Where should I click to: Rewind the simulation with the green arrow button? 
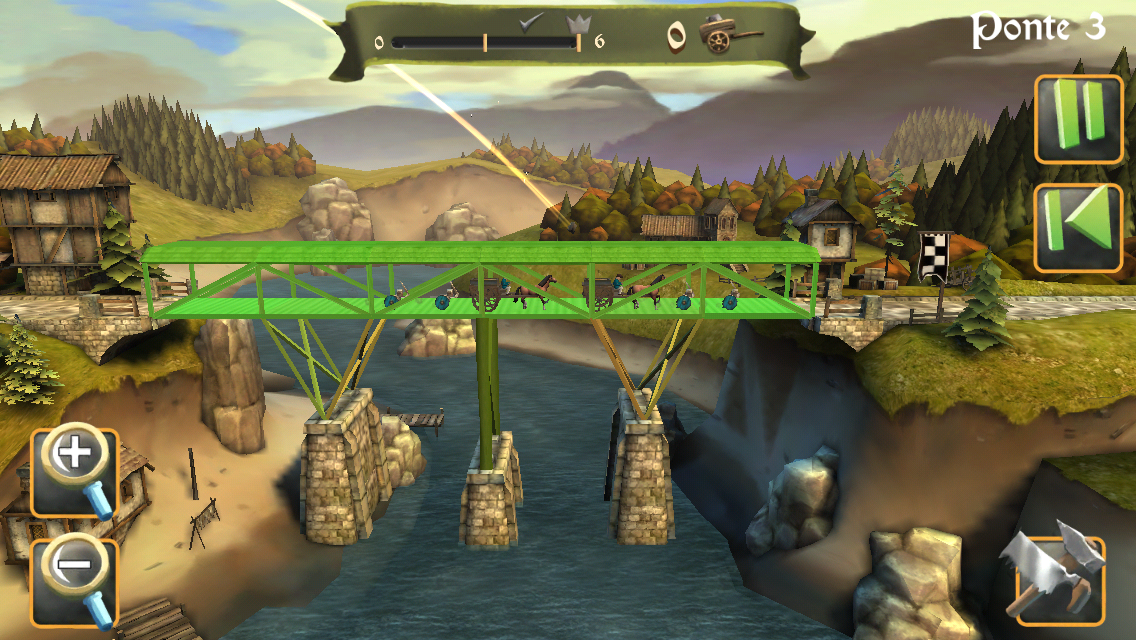click(1078, 228)
